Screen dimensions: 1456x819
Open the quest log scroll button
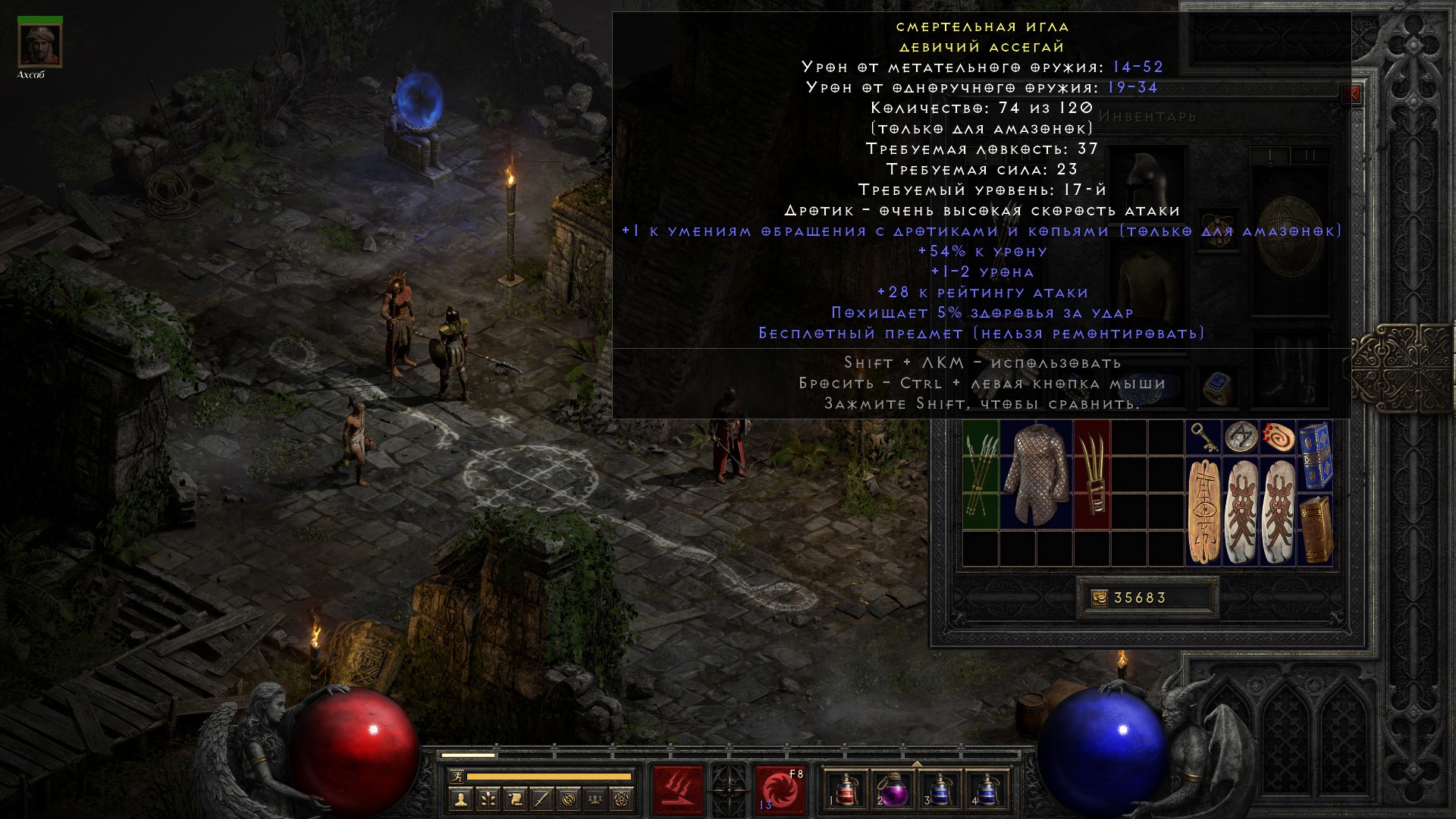[515, 799]
